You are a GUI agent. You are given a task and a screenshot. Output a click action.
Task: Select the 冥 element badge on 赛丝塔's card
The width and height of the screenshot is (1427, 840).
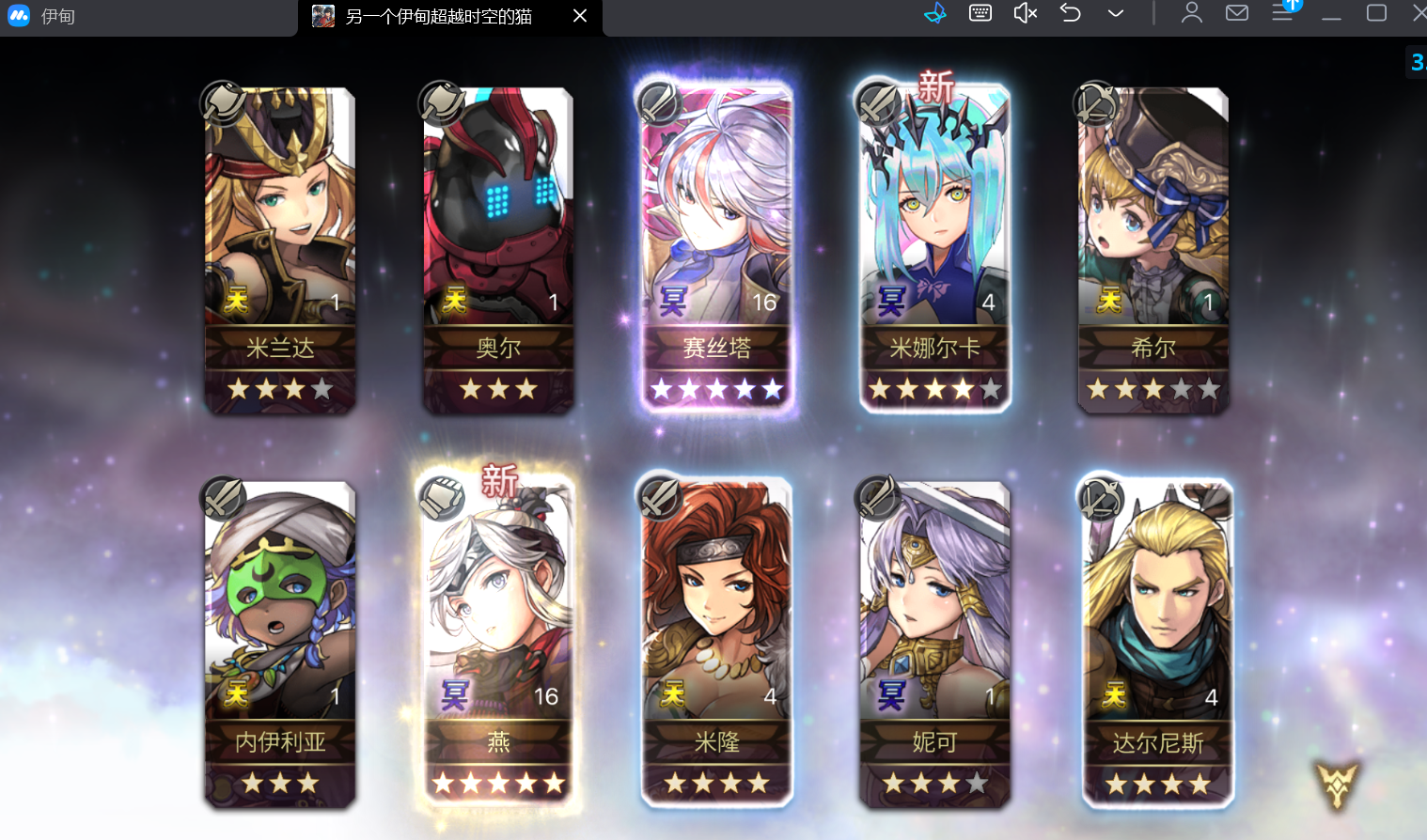pos(675,301)
